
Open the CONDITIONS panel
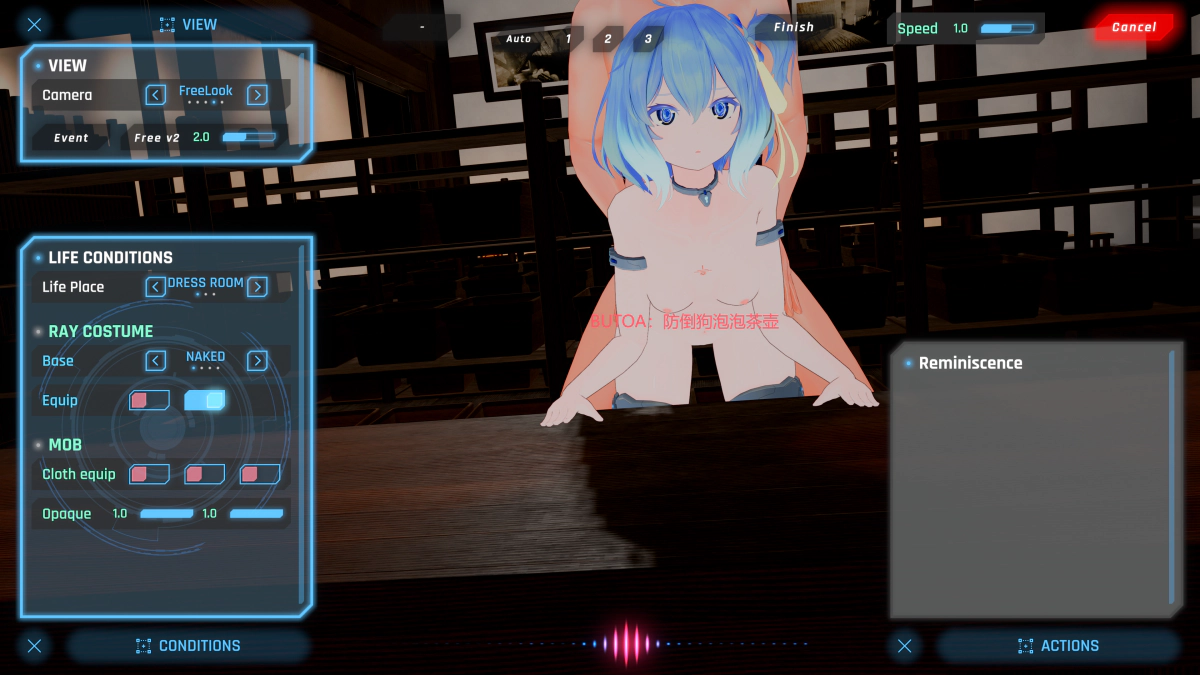pyautogui.click(x=188, y=646)
